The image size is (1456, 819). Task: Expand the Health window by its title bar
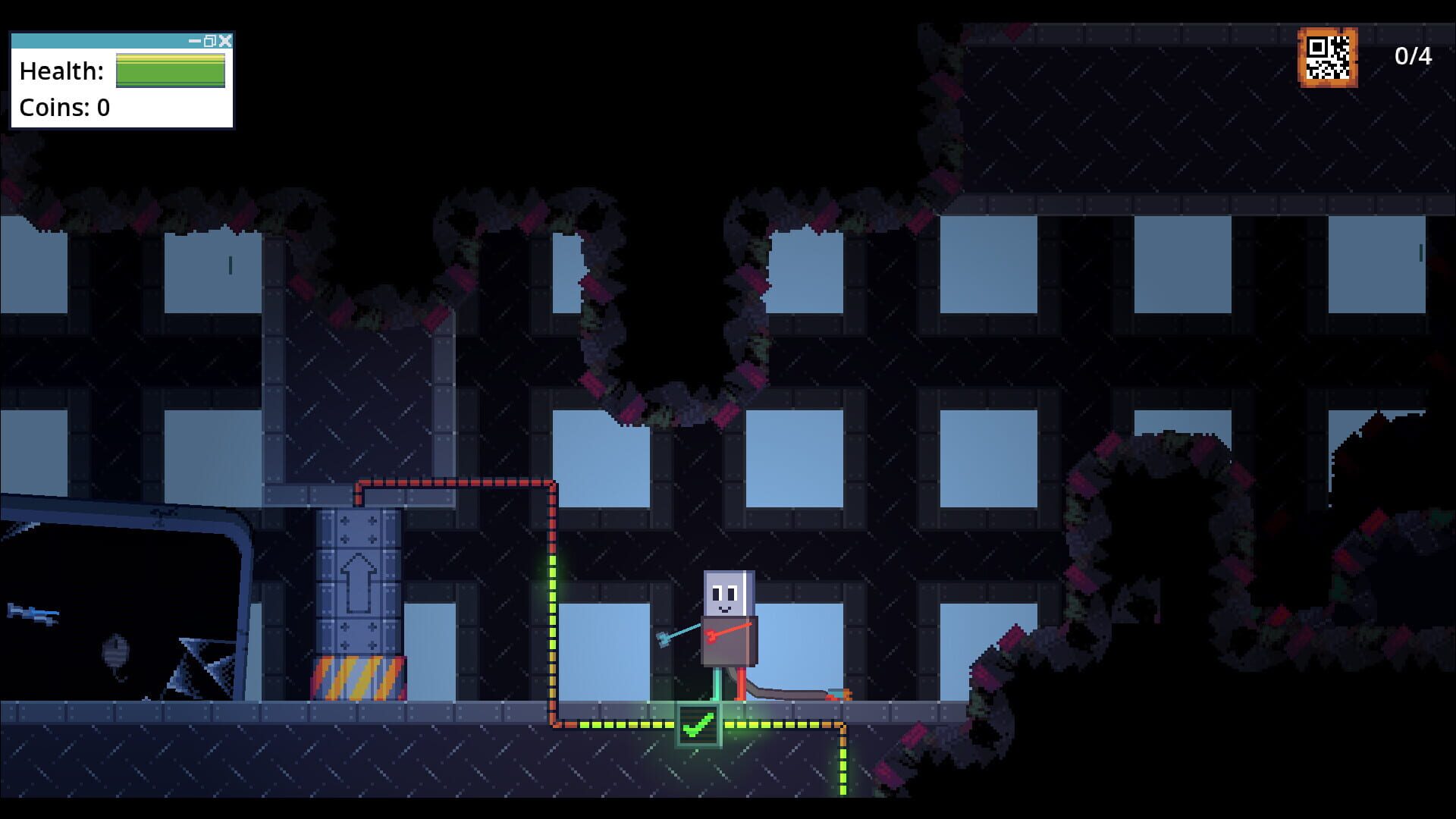point(99,42)
